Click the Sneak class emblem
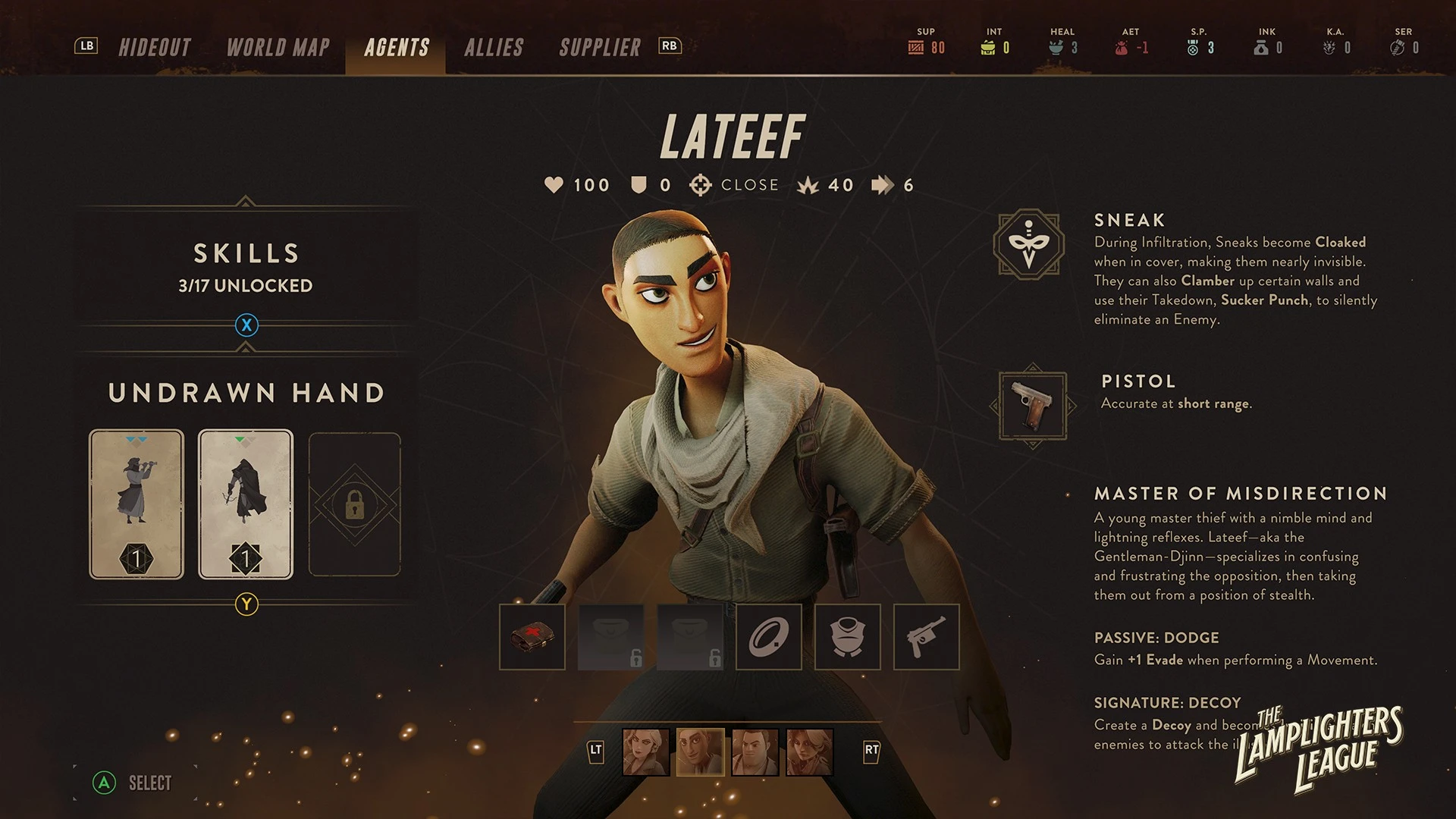Screen dimensions: 1456x819 (1029, 244)
